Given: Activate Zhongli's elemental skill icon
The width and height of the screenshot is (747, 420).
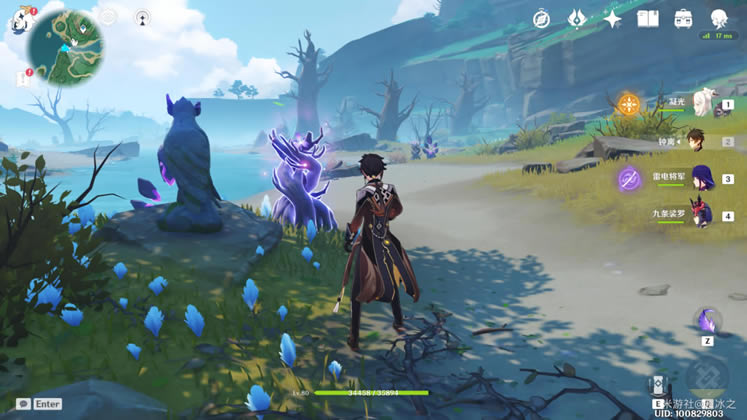Looking at the screenshot, I should pos(658,385).
